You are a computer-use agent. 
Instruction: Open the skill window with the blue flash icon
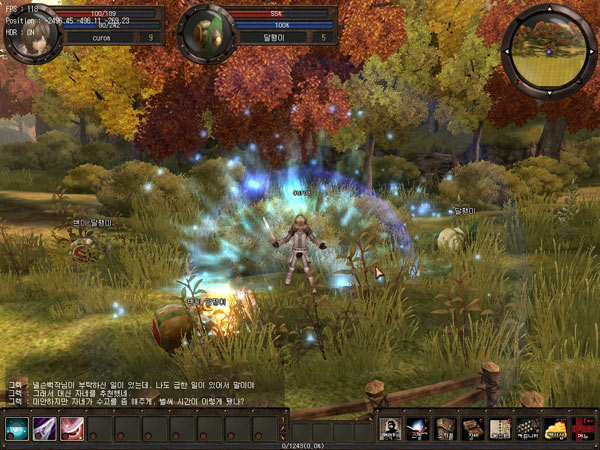tap(419, 429)
